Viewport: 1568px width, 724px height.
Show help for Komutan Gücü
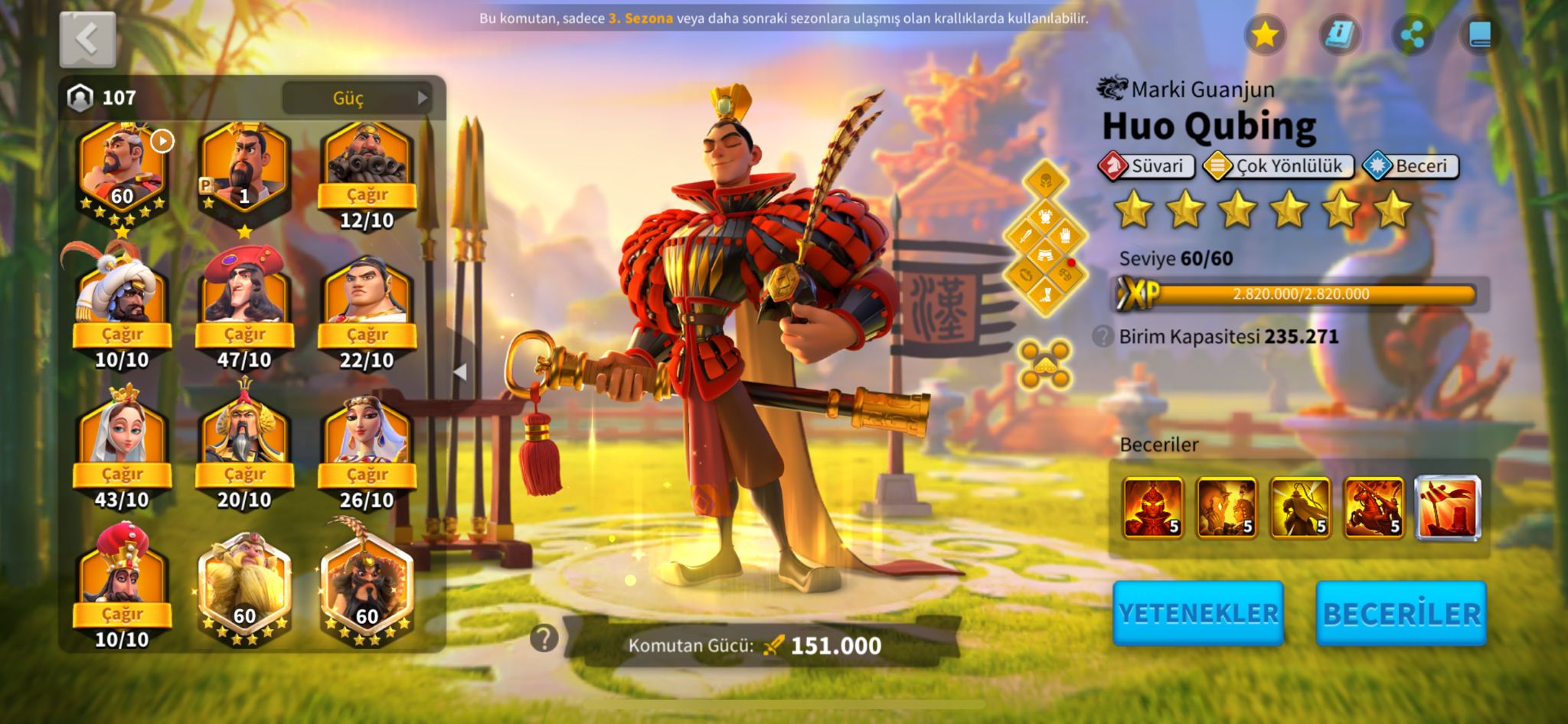[x=544, y=638]
